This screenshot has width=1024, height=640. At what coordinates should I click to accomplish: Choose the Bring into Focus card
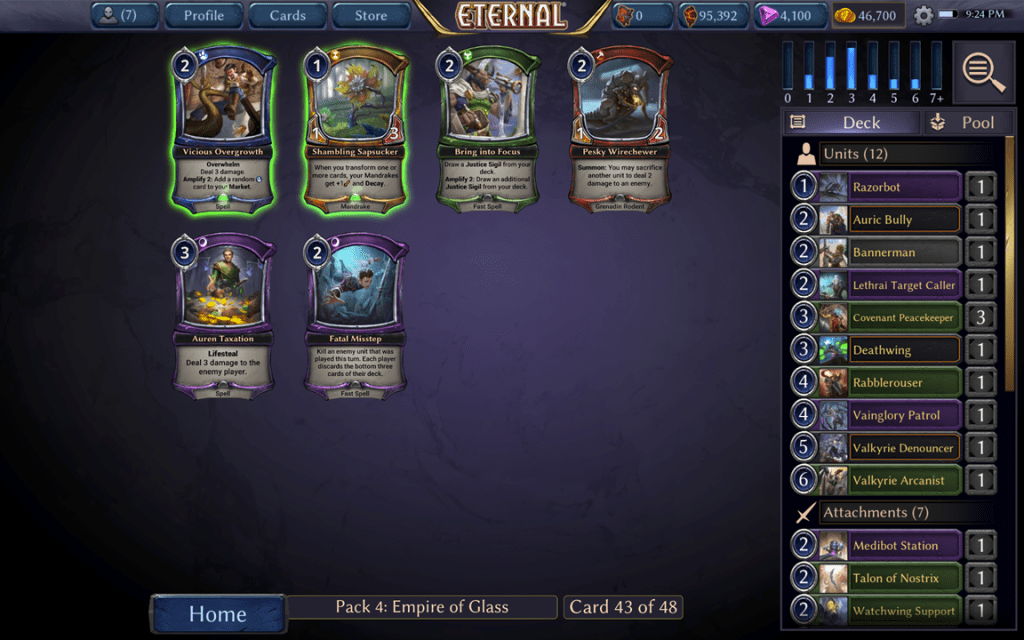[x=488, y=130]
